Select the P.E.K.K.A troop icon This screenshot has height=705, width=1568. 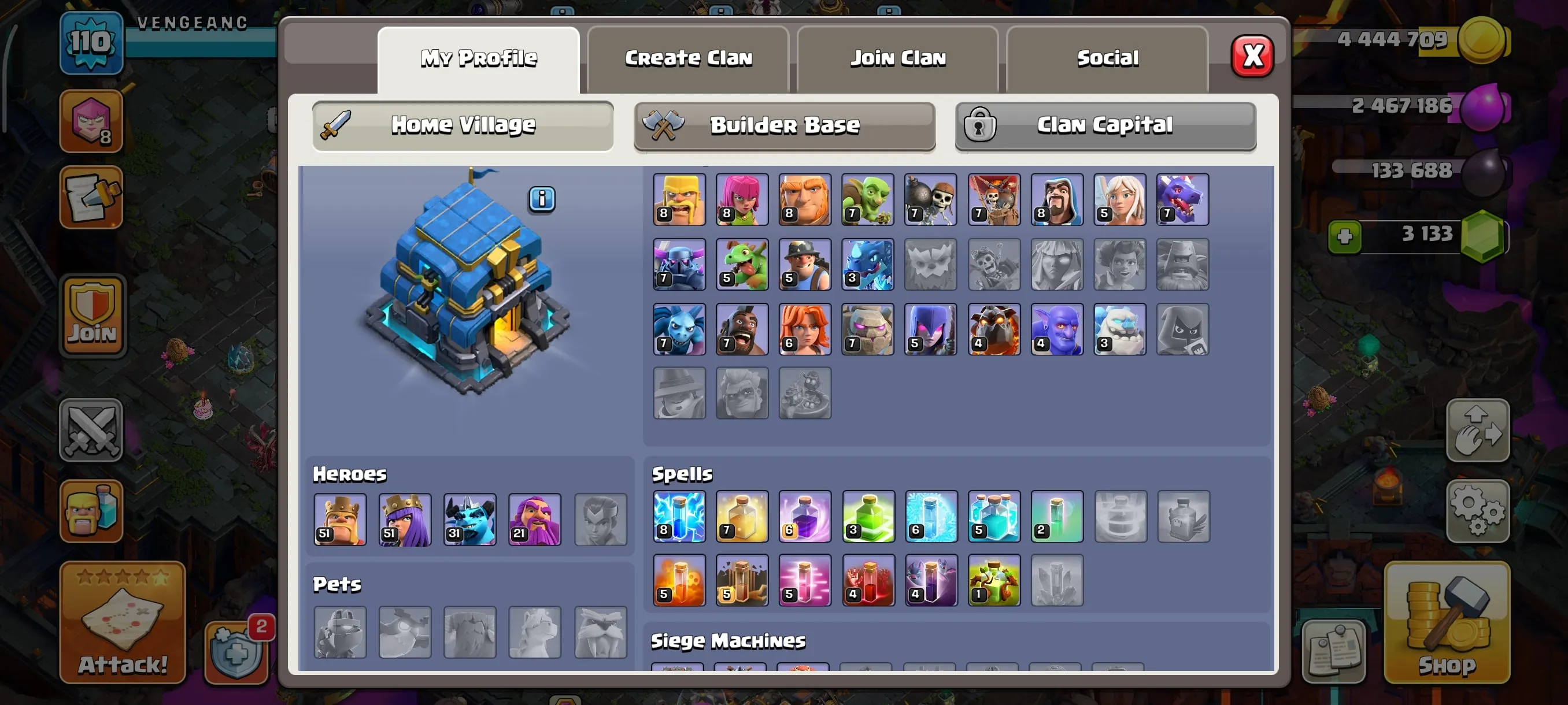click(679, 265)
